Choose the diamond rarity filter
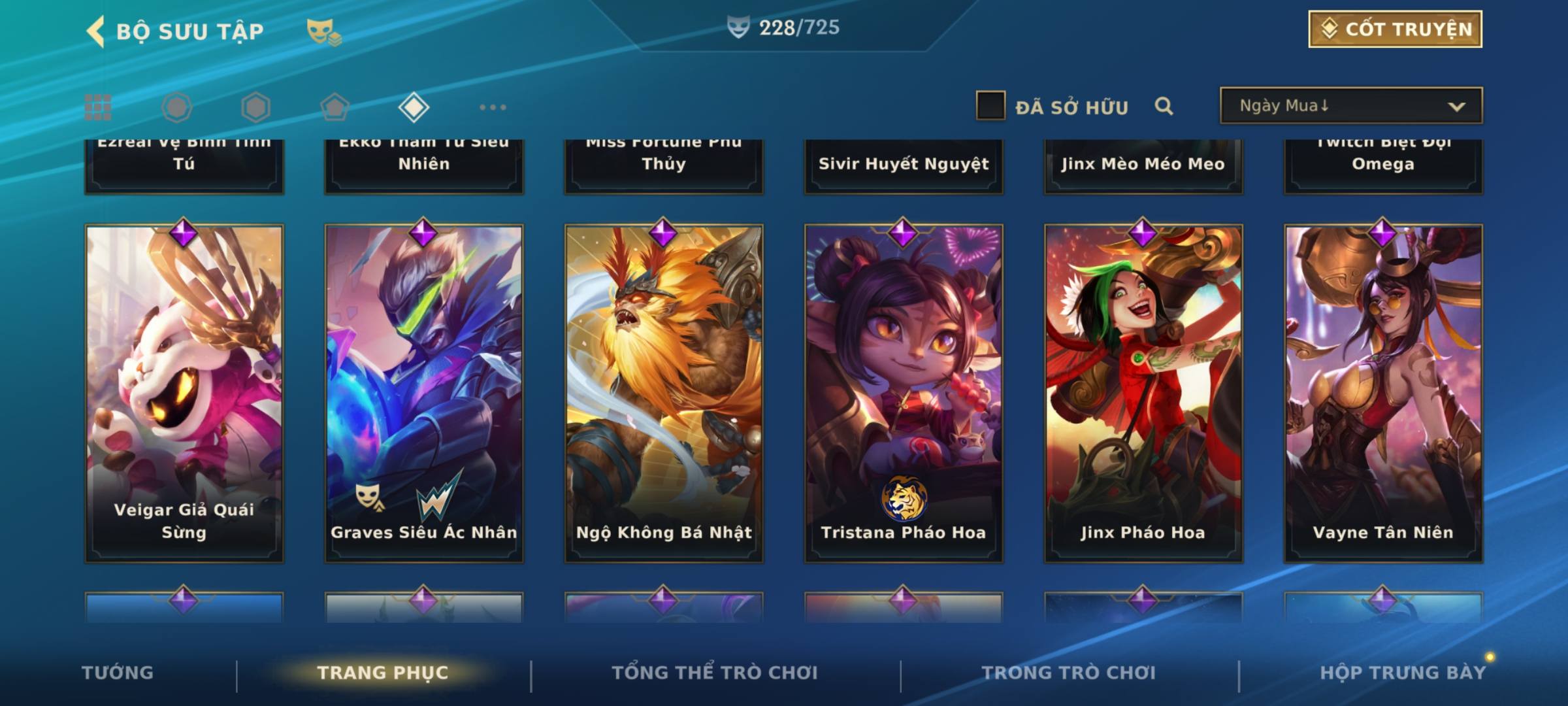The width and height of the screenshot is (1568, 706). [414, 107]
